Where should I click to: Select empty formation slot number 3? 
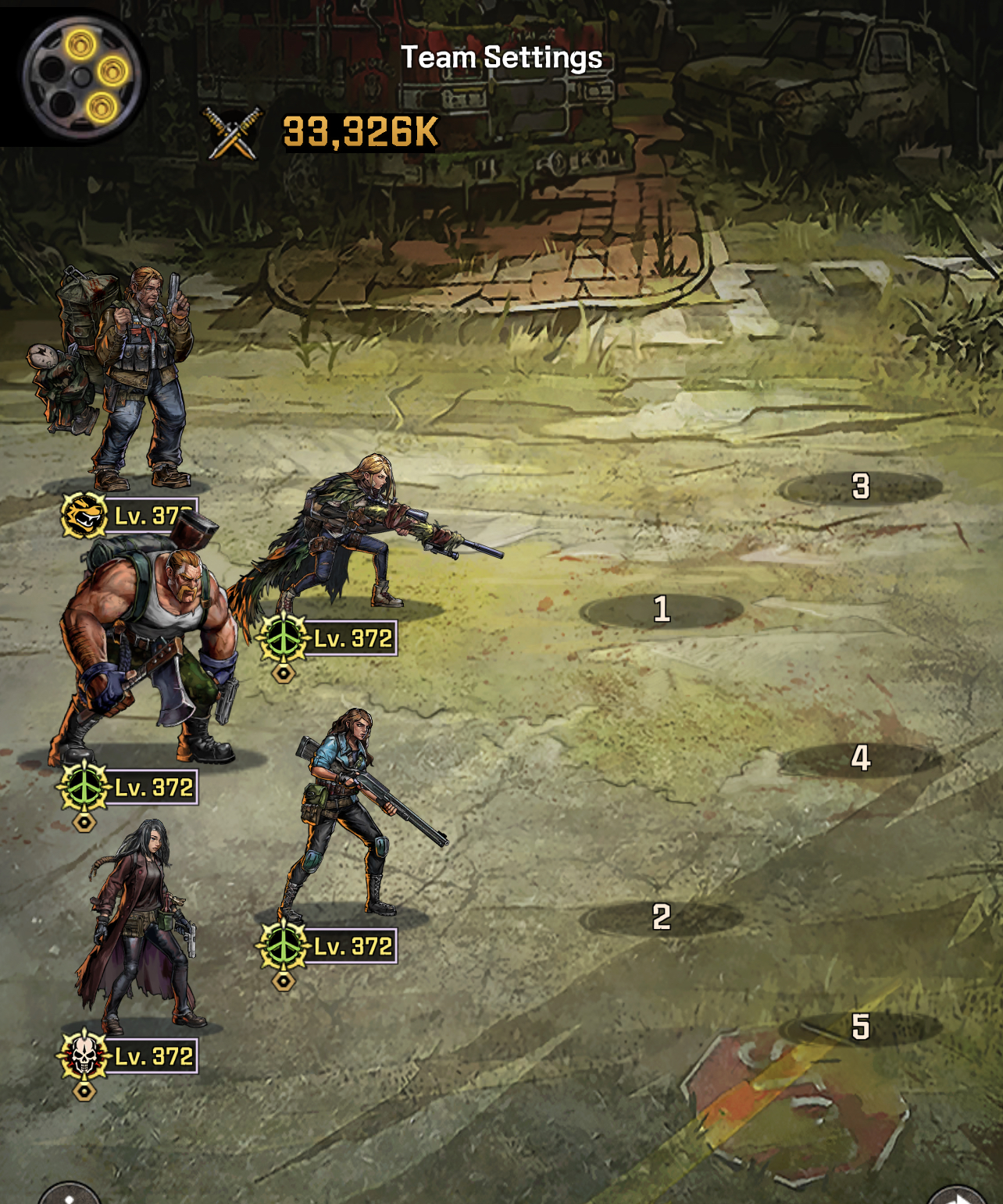[x=860, y=487]
